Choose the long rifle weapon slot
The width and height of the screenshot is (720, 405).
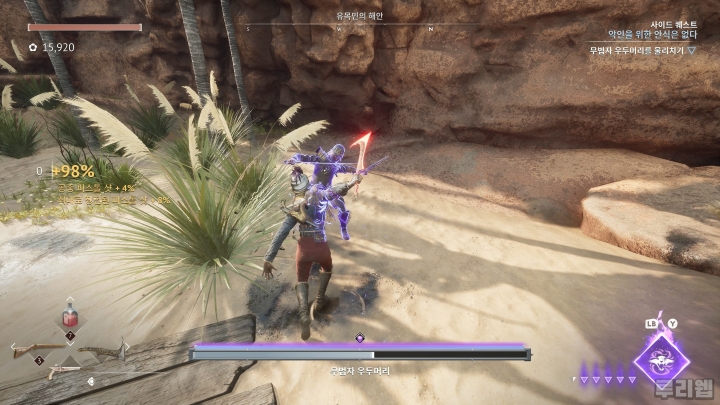38,349
